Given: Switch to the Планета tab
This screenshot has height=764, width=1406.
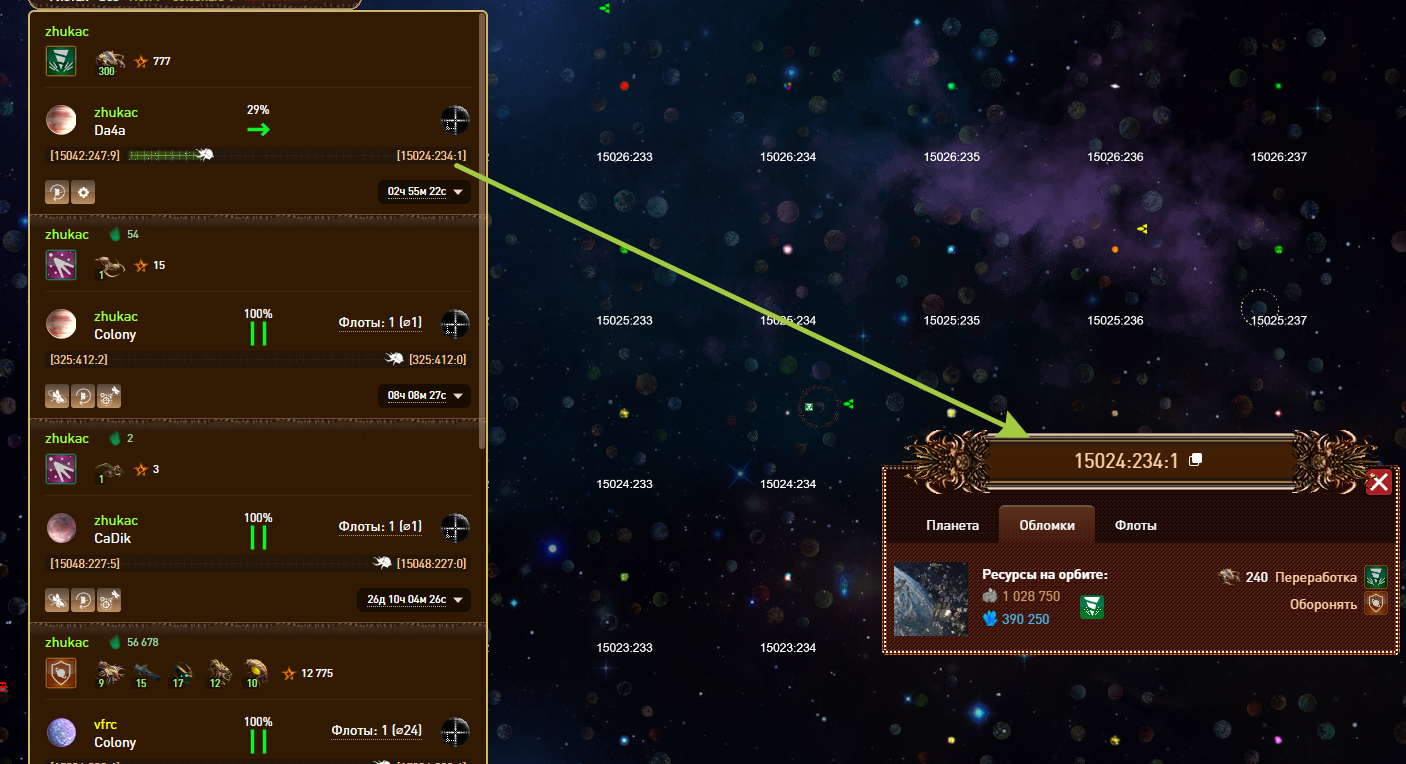Looking at the screenshot, I should (952, 525).
